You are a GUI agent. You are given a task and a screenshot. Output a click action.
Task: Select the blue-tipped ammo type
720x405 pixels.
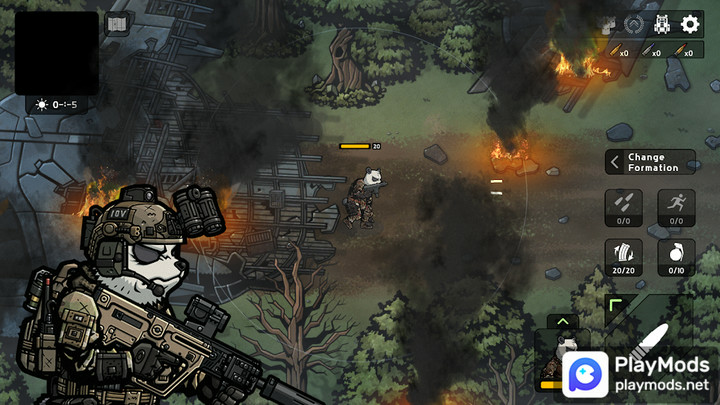(650, 51)
